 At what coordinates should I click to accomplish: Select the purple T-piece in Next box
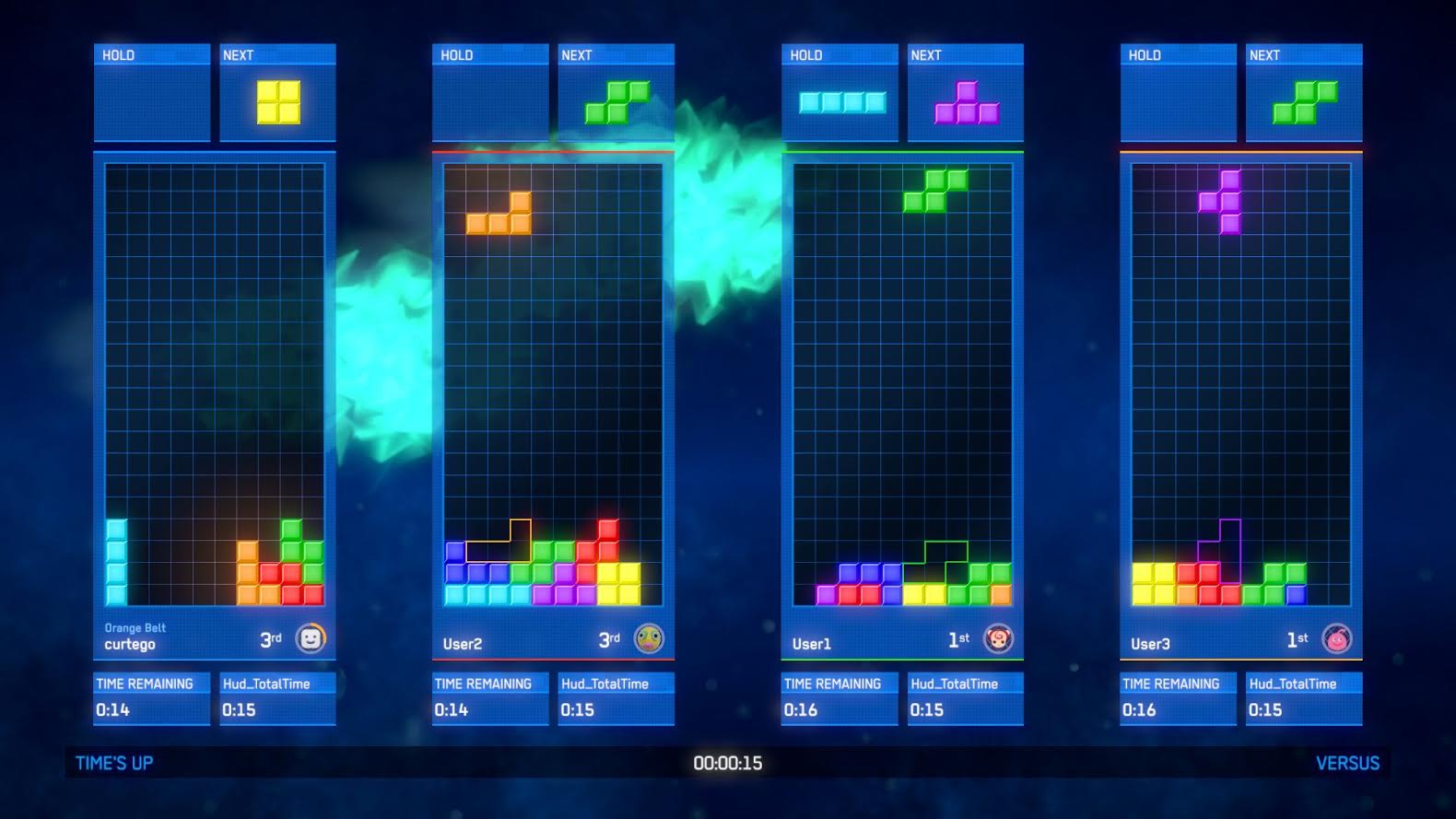967,103
